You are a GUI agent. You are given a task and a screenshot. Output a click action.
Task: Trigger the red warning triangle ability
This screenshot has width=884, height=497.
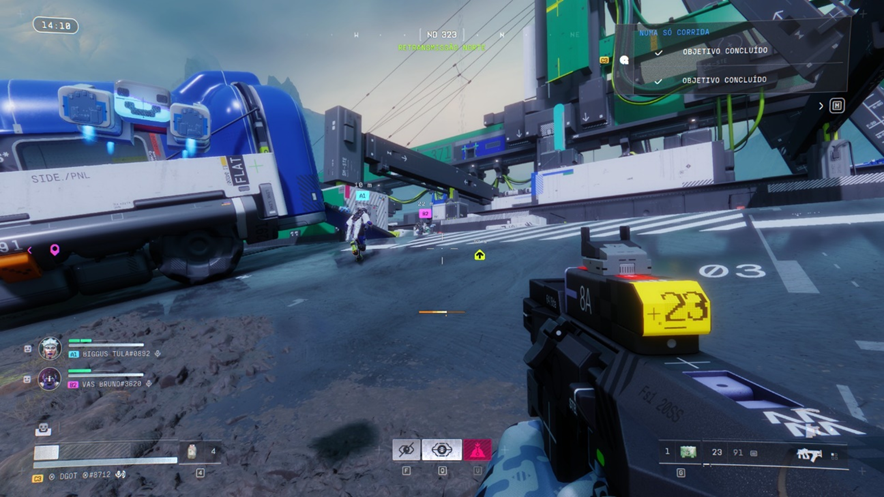pyautogui.click(x=477, y=450)
